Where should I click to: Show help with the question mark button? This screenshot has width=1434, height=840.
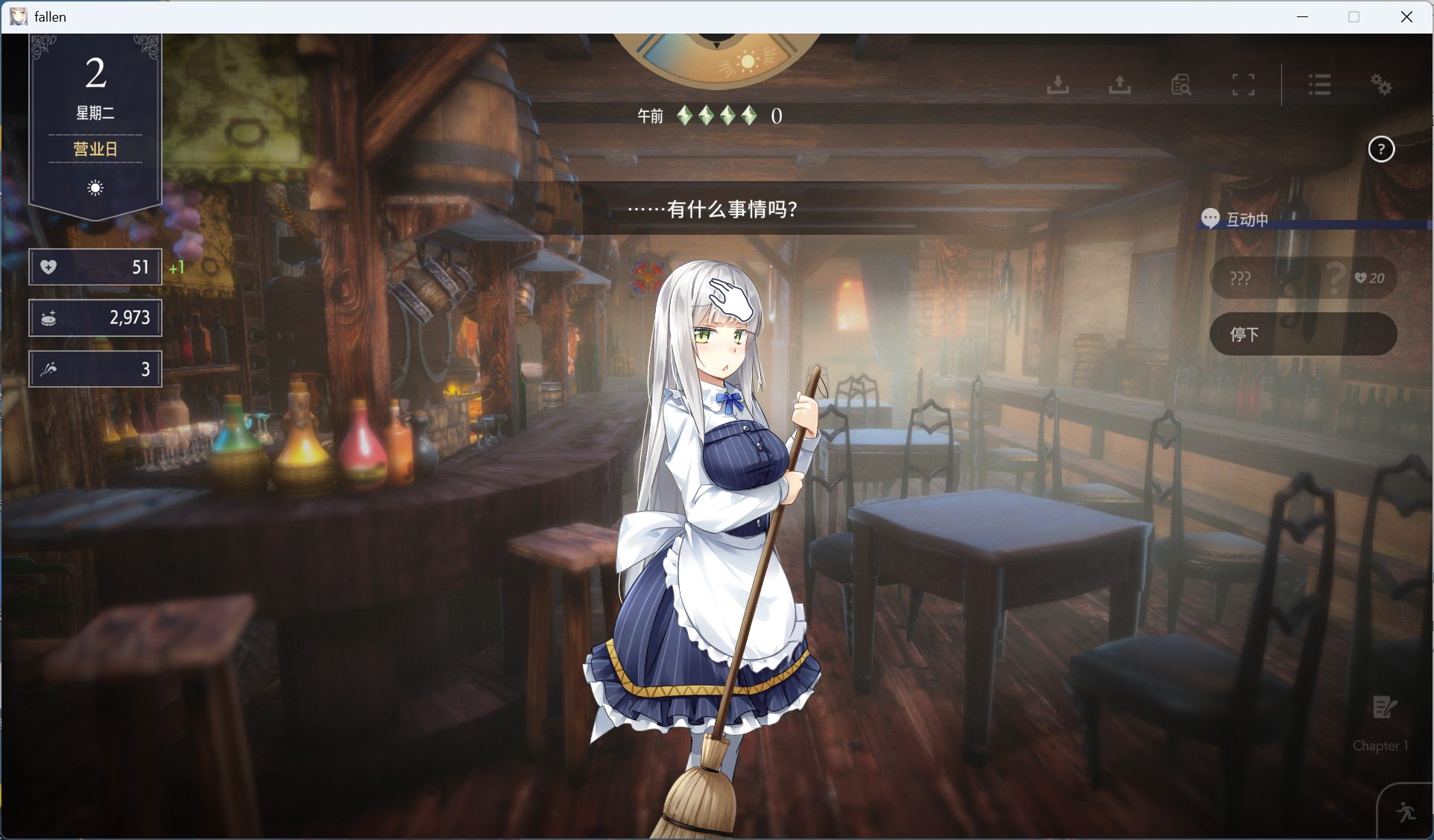[x=1381, y=150]
